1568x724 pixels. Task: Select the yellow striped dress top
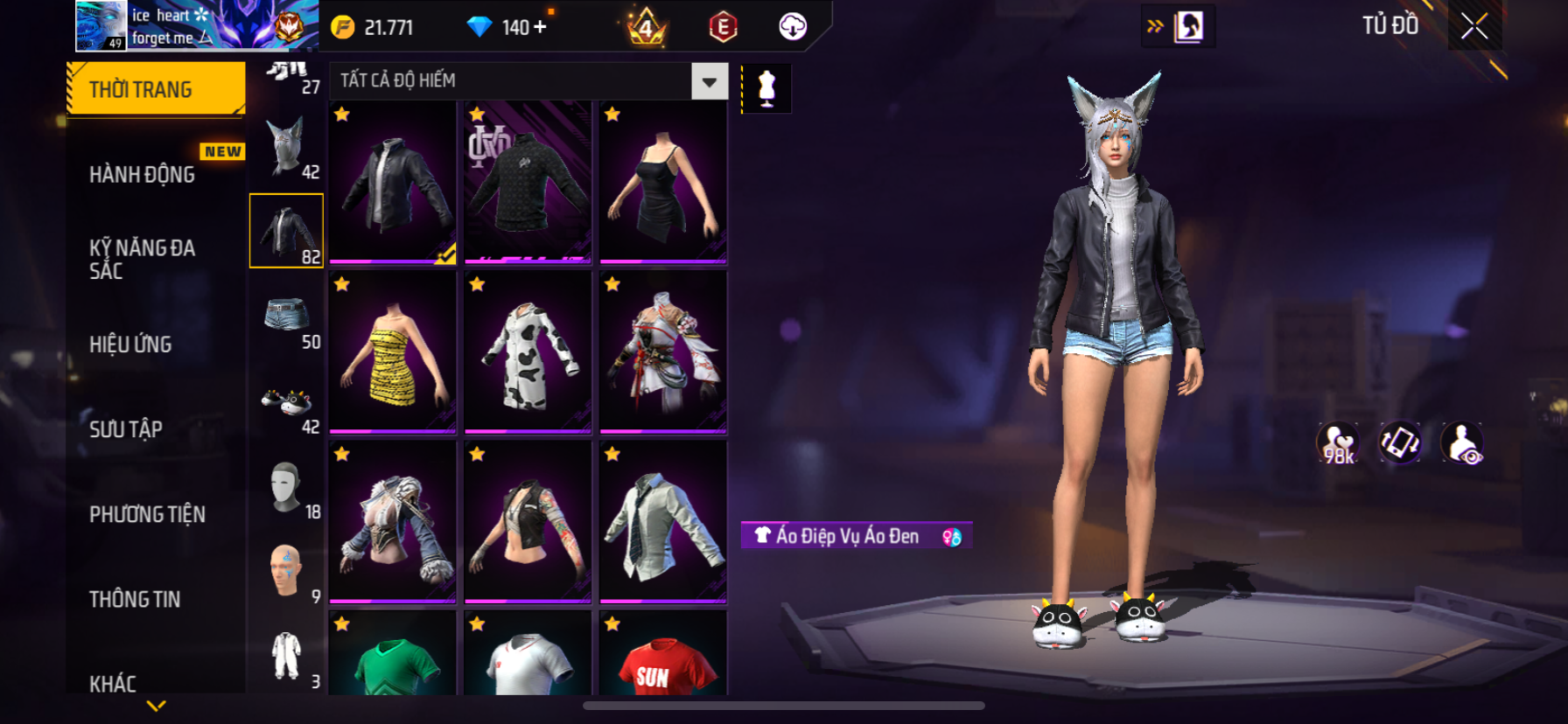click(x=393, y=352)
